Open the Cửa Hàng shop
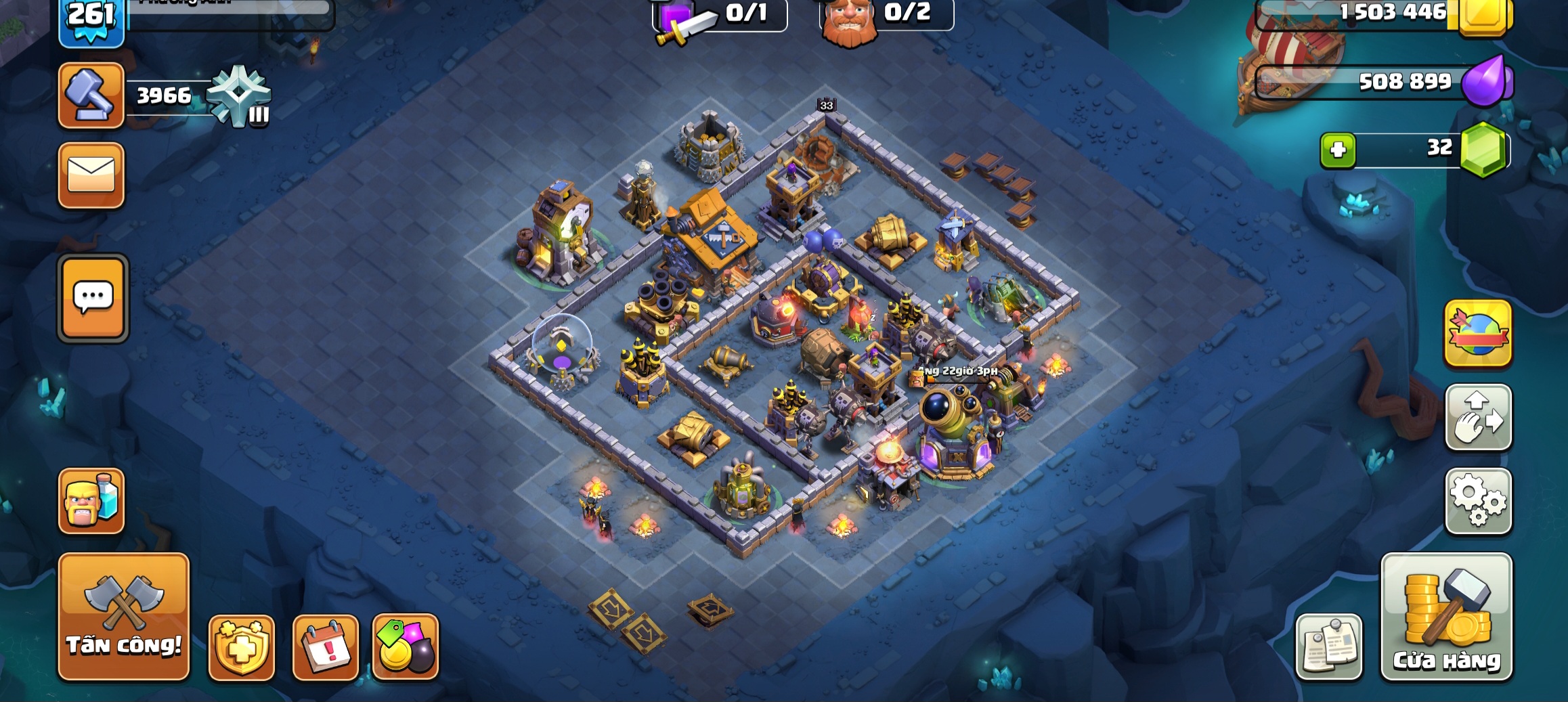Image resolution: width=1568 pixels, height=702 pixels. point(1446,616)
